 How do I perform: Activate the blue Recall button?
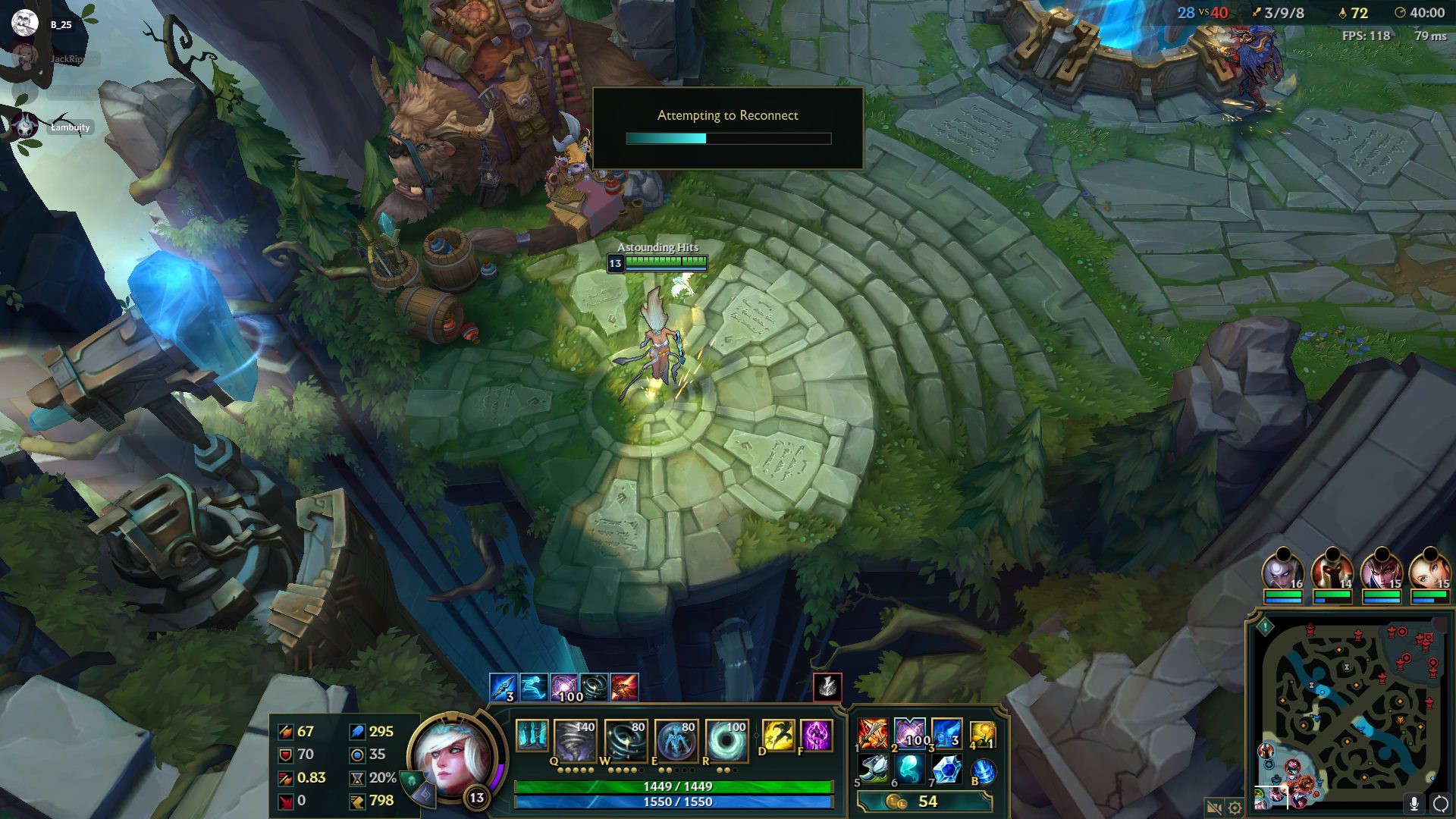tap(983, 770)
